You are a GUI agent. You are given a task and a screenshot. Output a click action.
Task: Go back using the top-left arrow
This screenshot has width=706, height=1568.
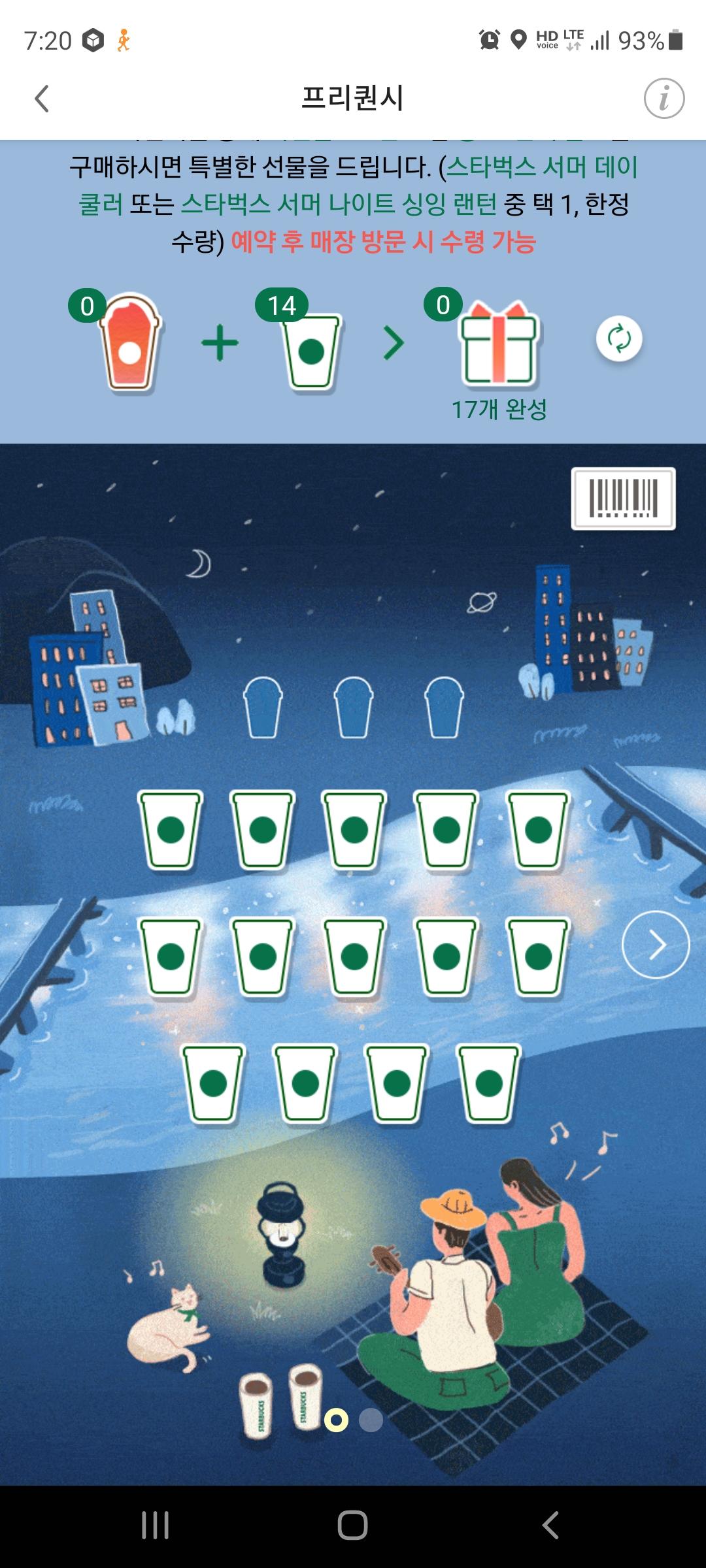point(42,99)
